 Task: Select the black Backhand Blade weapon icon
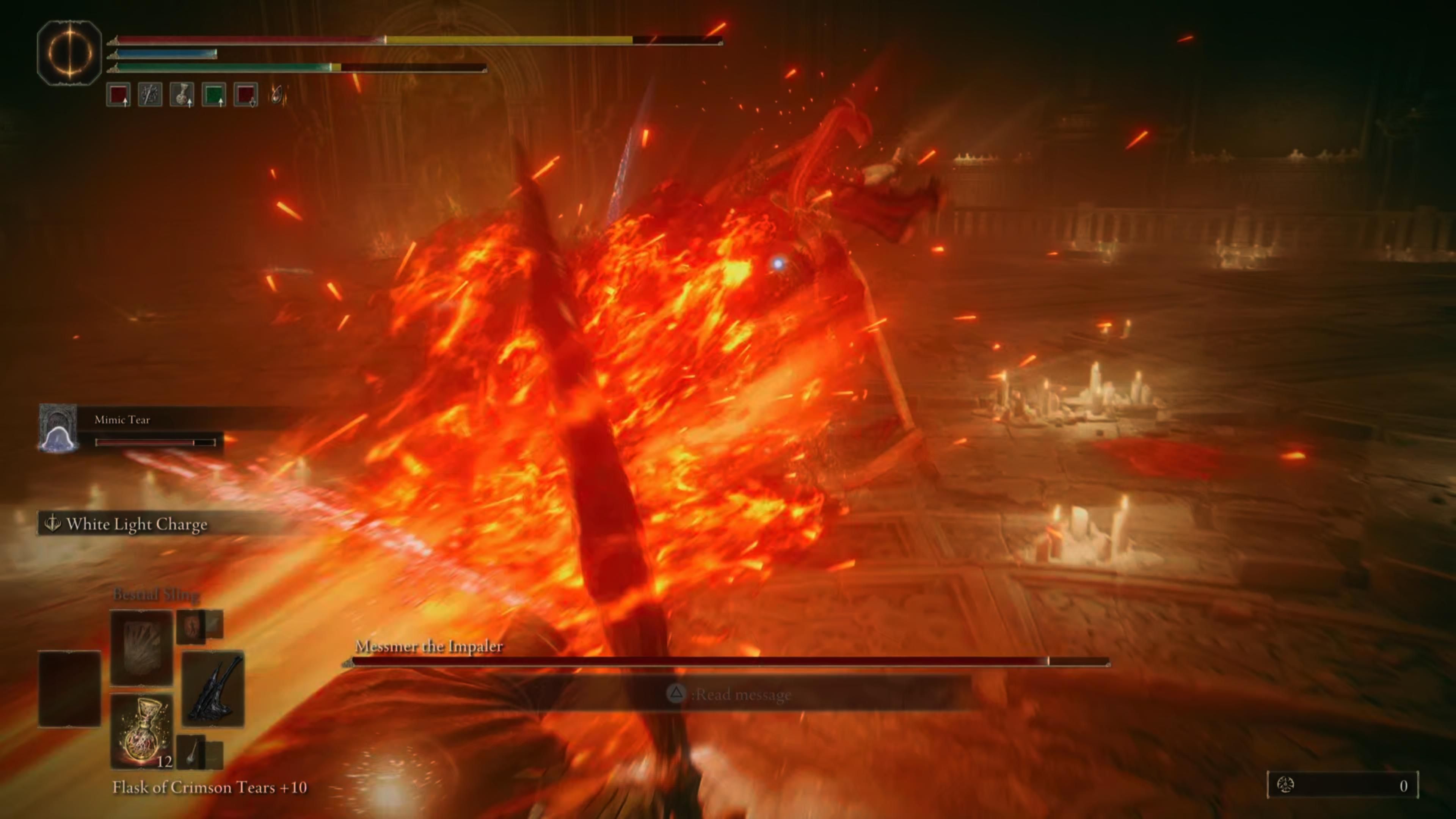pos(213,689)
